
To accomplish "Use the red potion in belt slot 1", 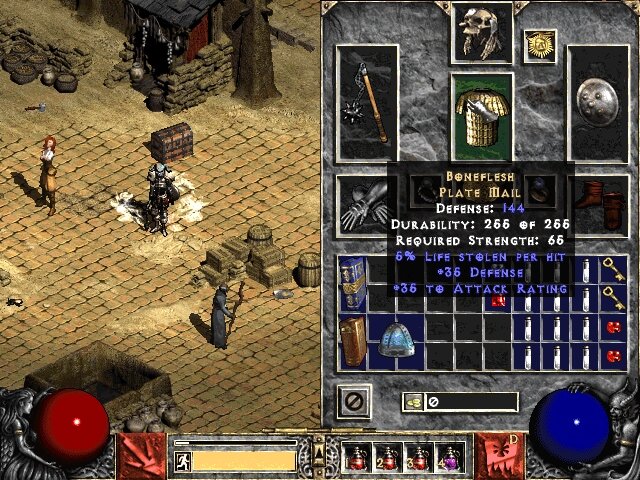I will coord(357,458).
